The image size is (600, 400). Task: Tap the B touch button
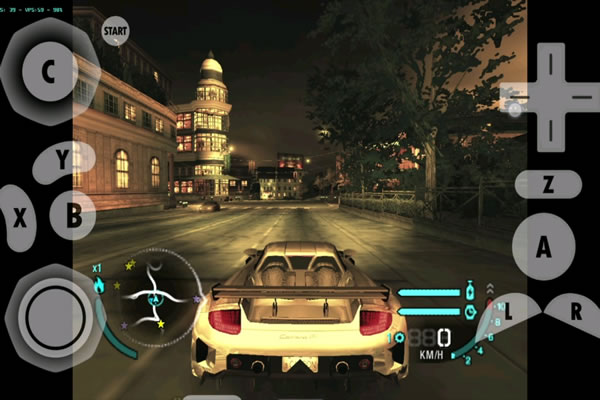point(74,214)
